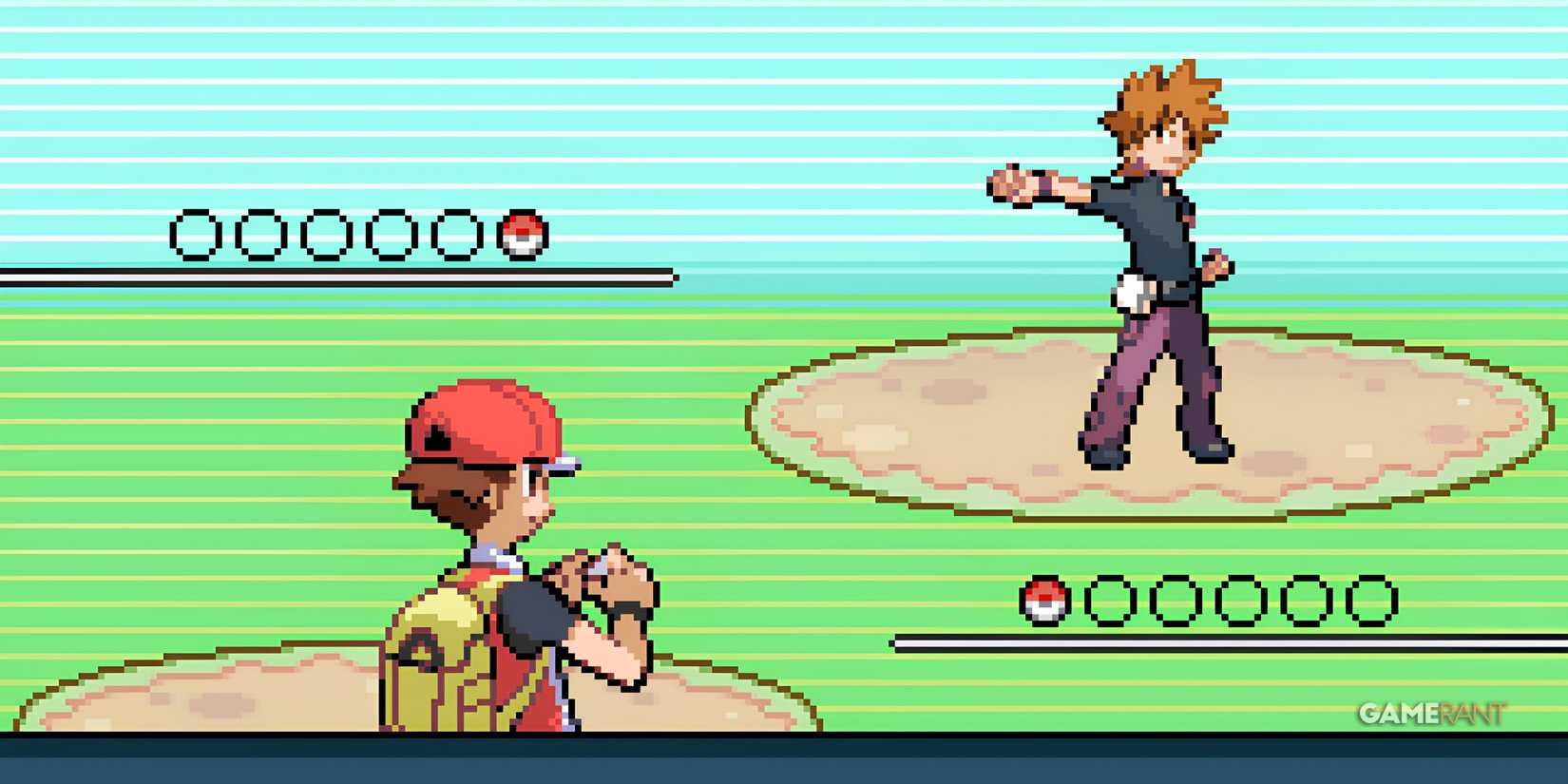Click the first empty ball slot in opponent's tray
The height and width of the screenshot is (784, 1568).
tap(195, 233)
